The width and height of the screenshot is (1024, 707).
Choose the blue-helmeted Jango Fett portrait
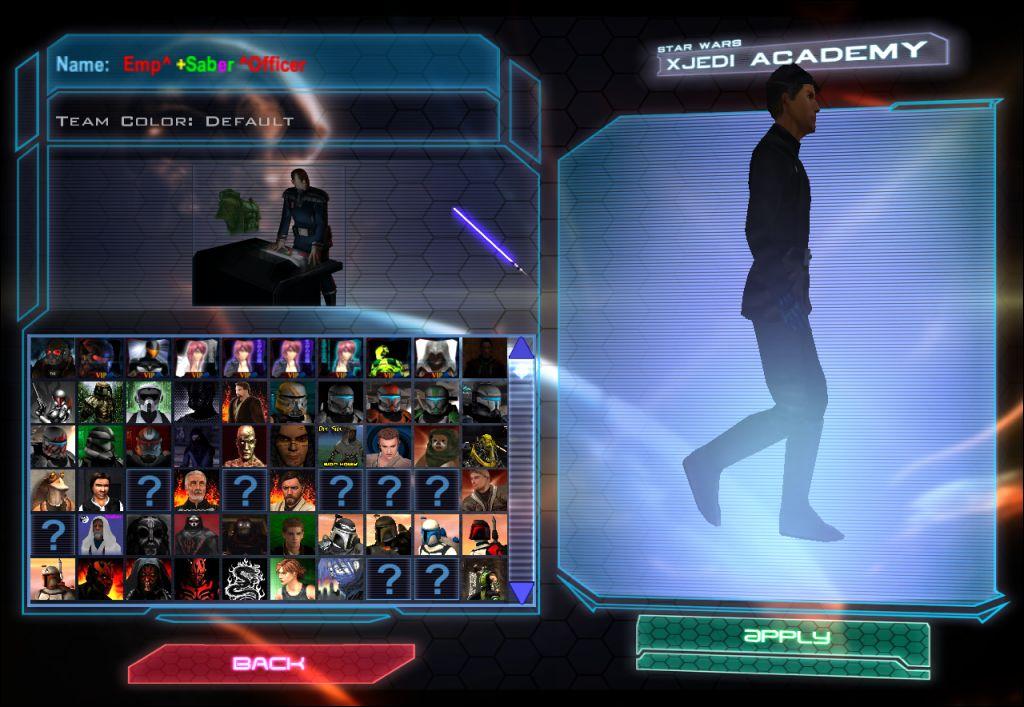(436, 536)
